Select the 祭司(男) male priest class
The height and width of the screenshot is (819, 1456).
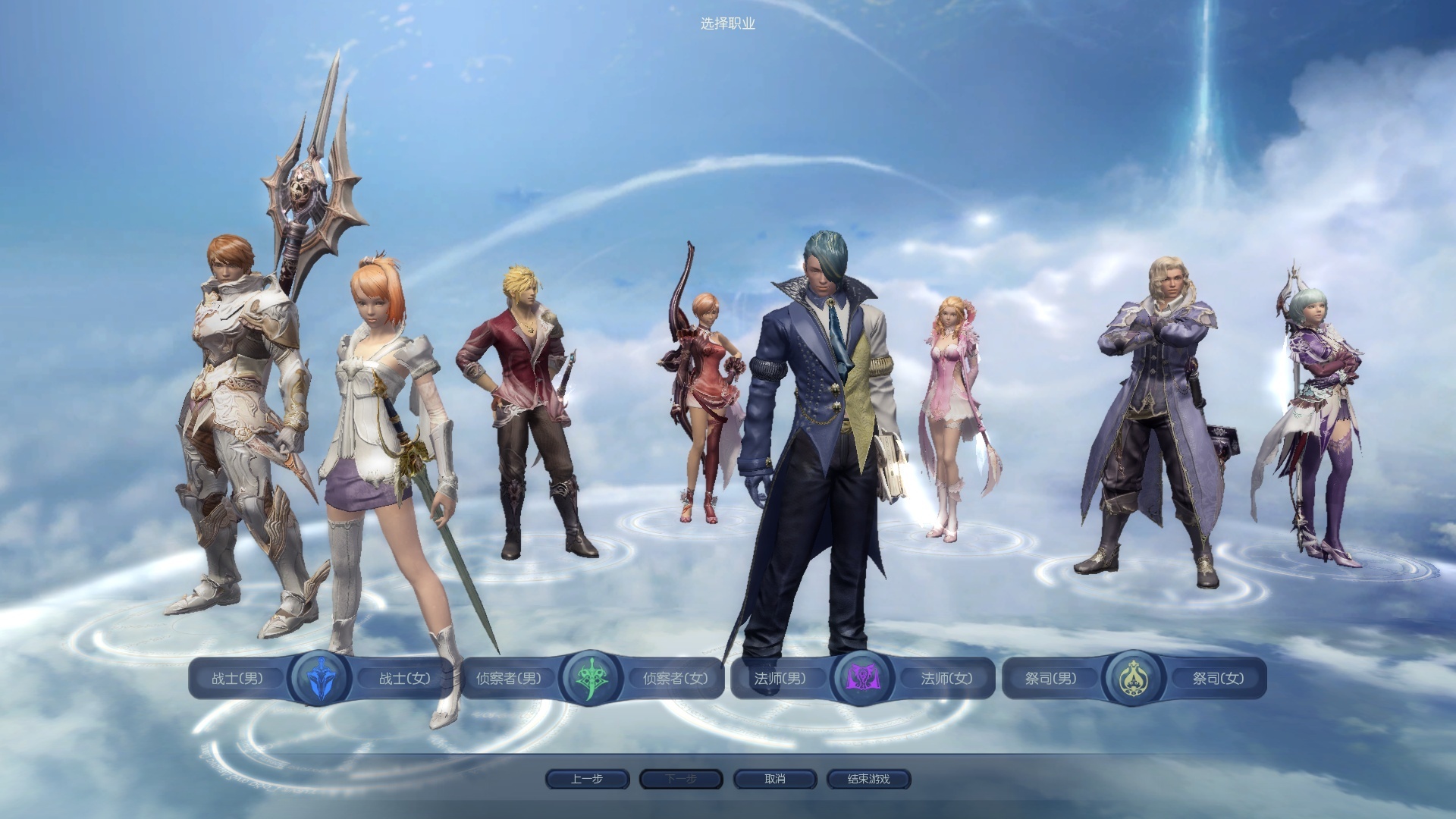1050,679
